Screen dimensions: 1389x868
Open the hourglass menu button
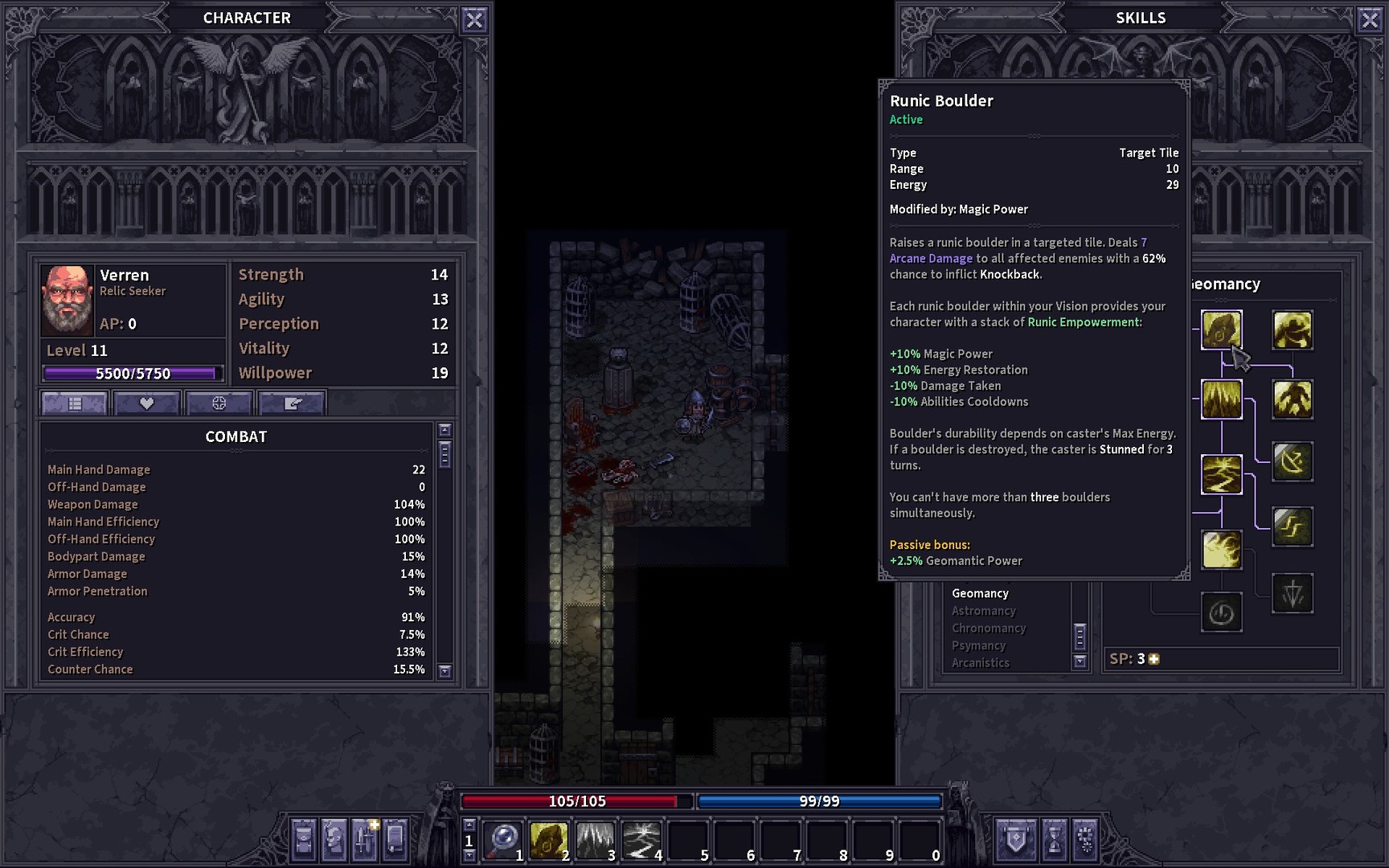coord(1054,840)
